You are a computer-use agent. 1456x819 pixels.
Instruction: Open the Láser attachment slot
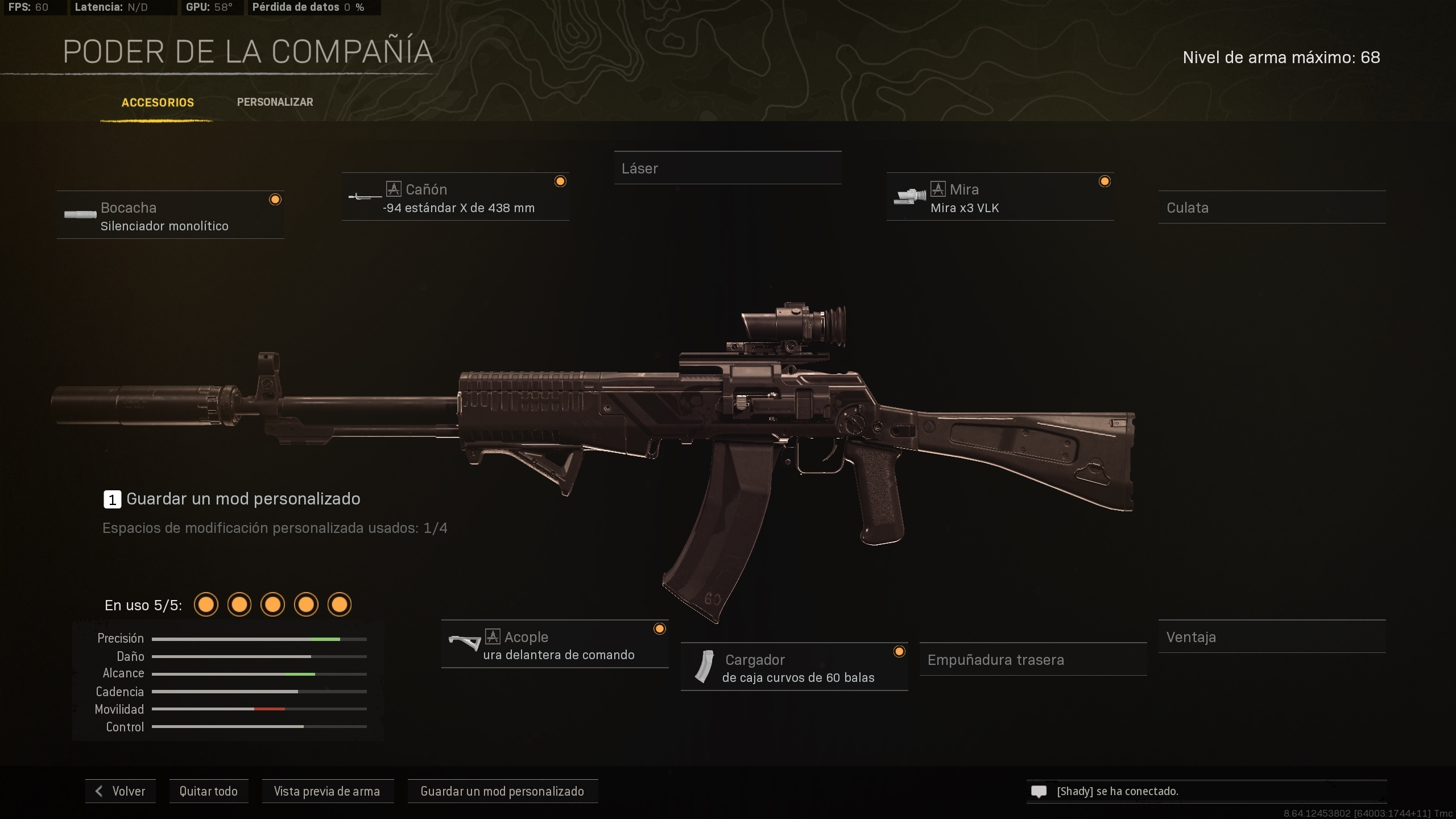tap(728, 168)
